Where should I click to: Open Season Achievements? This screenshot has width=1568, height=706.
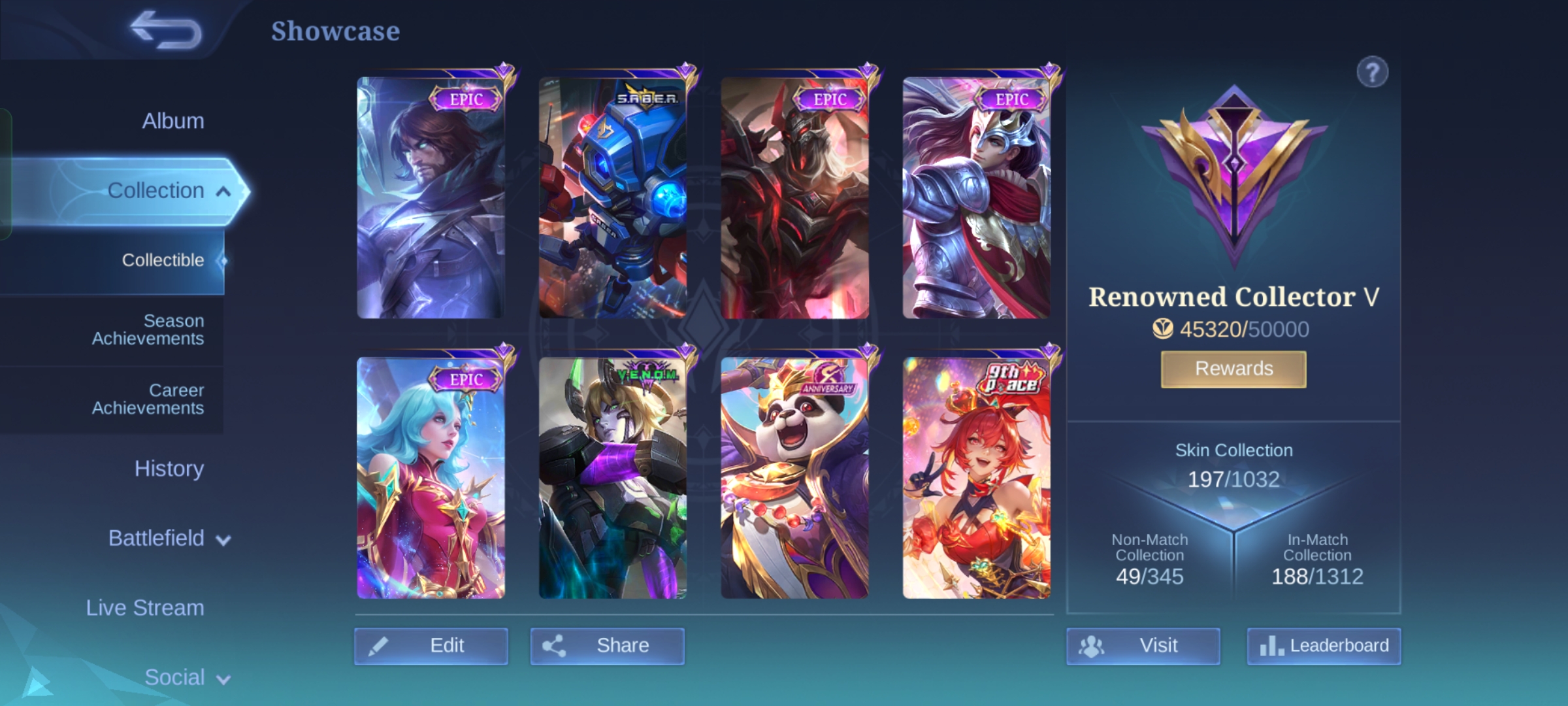[x=148, y=329]
